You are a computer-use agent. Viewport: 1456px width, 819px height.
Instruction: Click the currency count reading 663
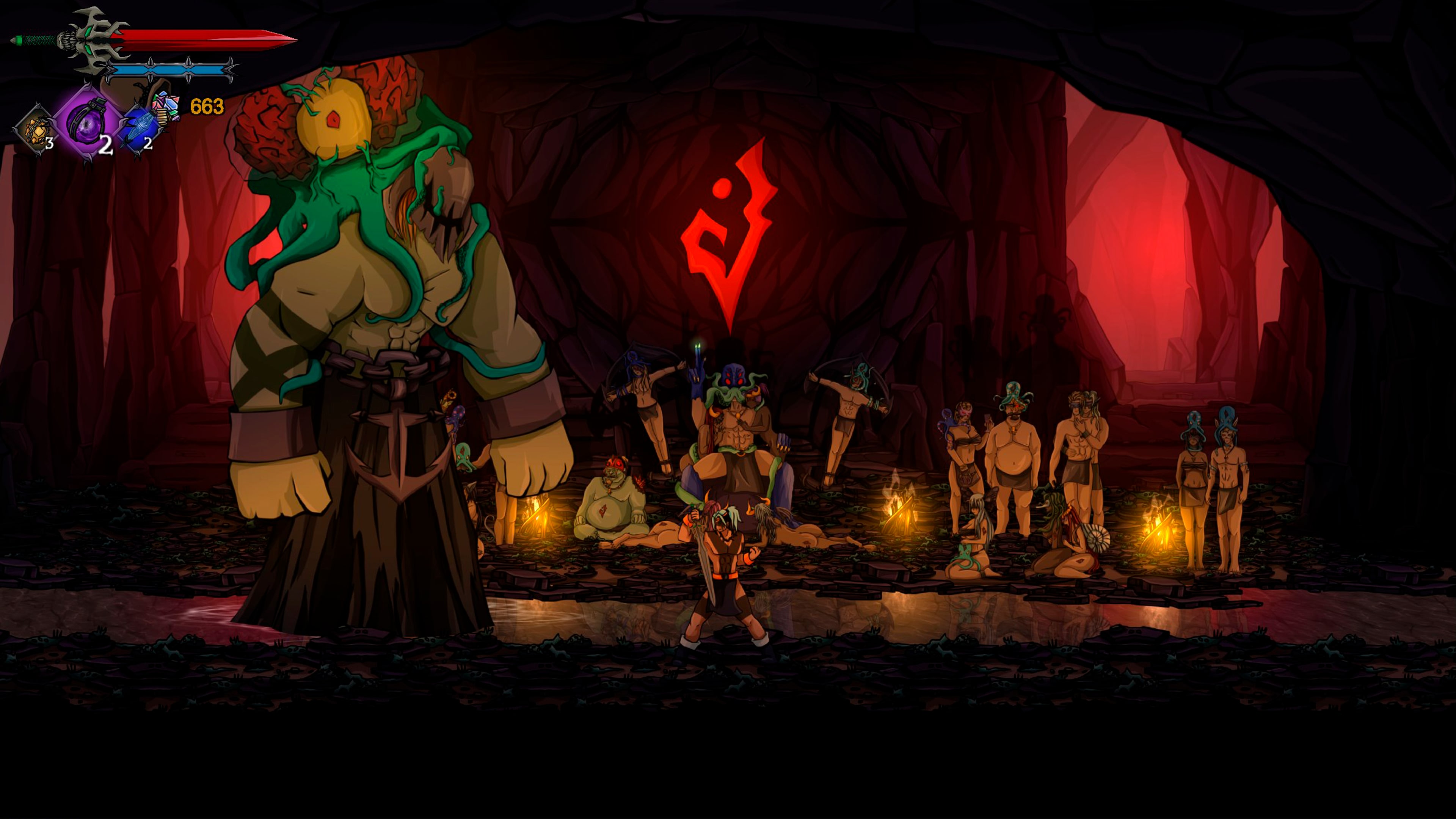206,105
